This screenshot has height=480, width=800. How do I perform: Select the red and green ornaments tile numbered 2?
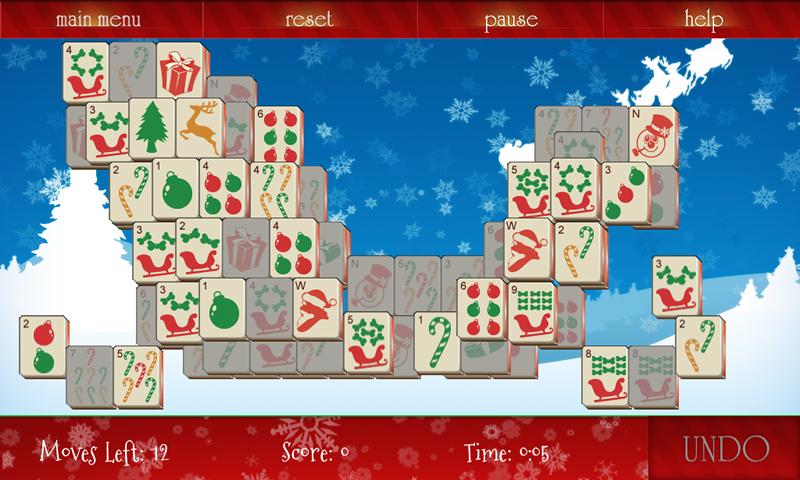click(x=44, y=345)
